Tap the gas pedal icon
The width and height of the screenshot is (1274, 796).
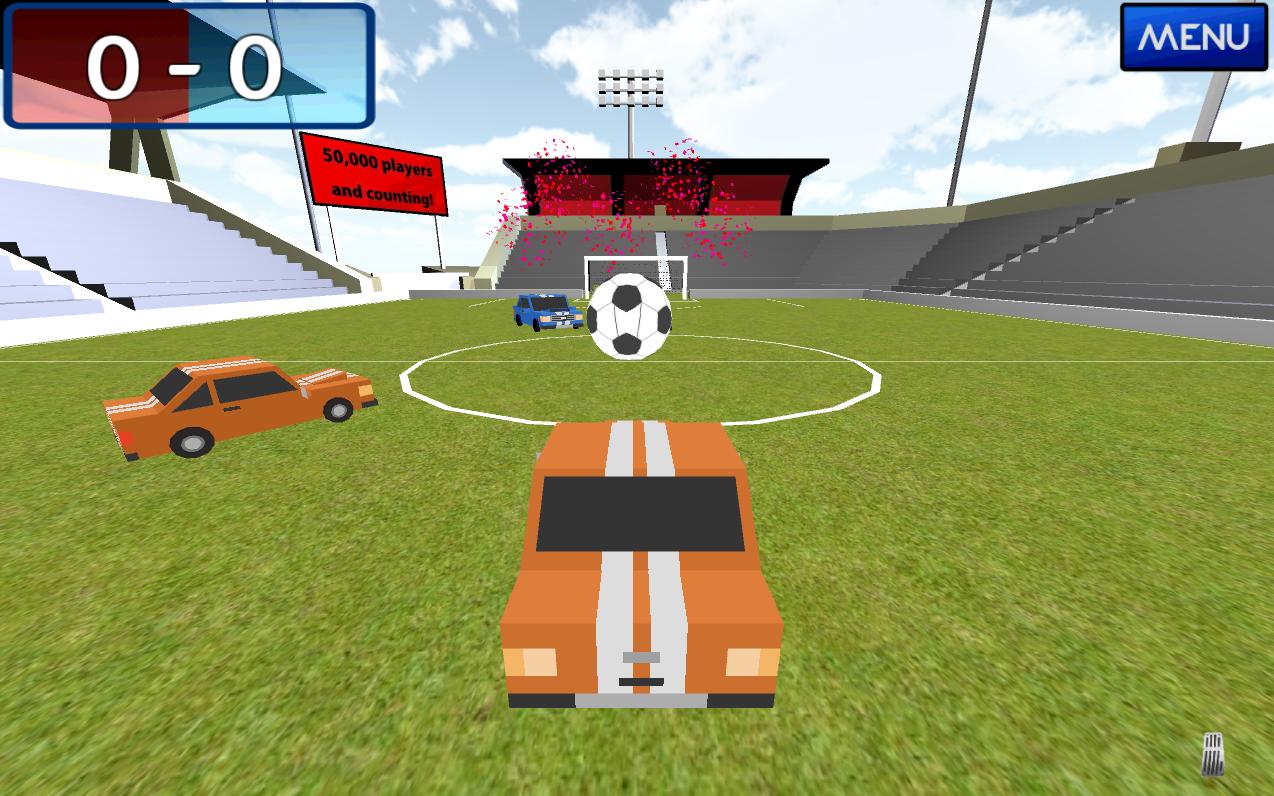tap(1212, 754)
